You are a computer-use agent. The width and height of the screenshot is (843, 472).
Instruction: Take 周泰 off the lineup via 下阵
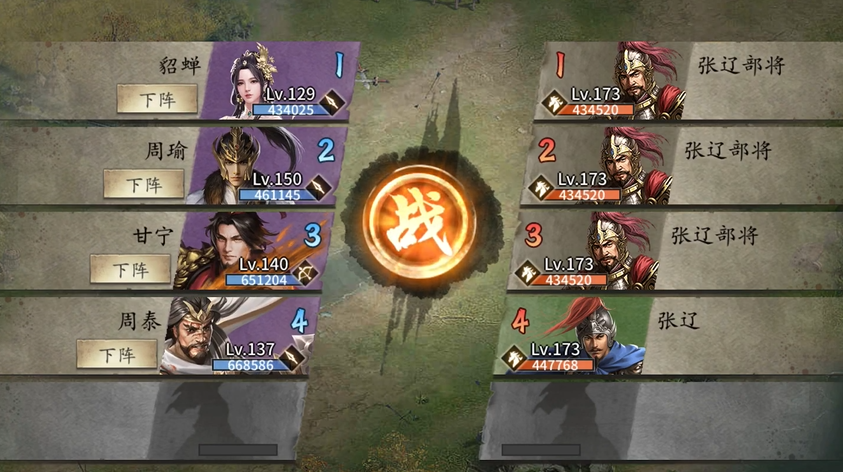click(117, 354)
